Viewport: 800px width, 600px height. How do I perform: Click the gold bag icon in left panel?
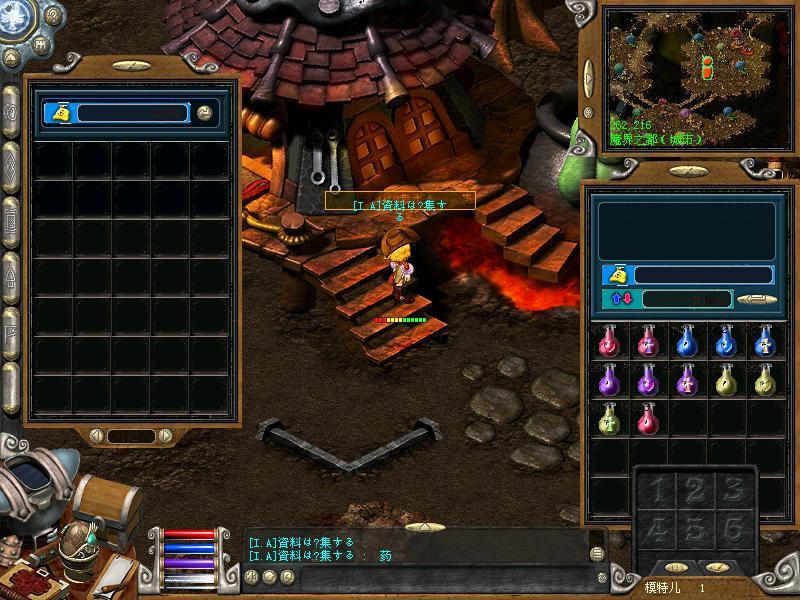click(x=62, y=113)
